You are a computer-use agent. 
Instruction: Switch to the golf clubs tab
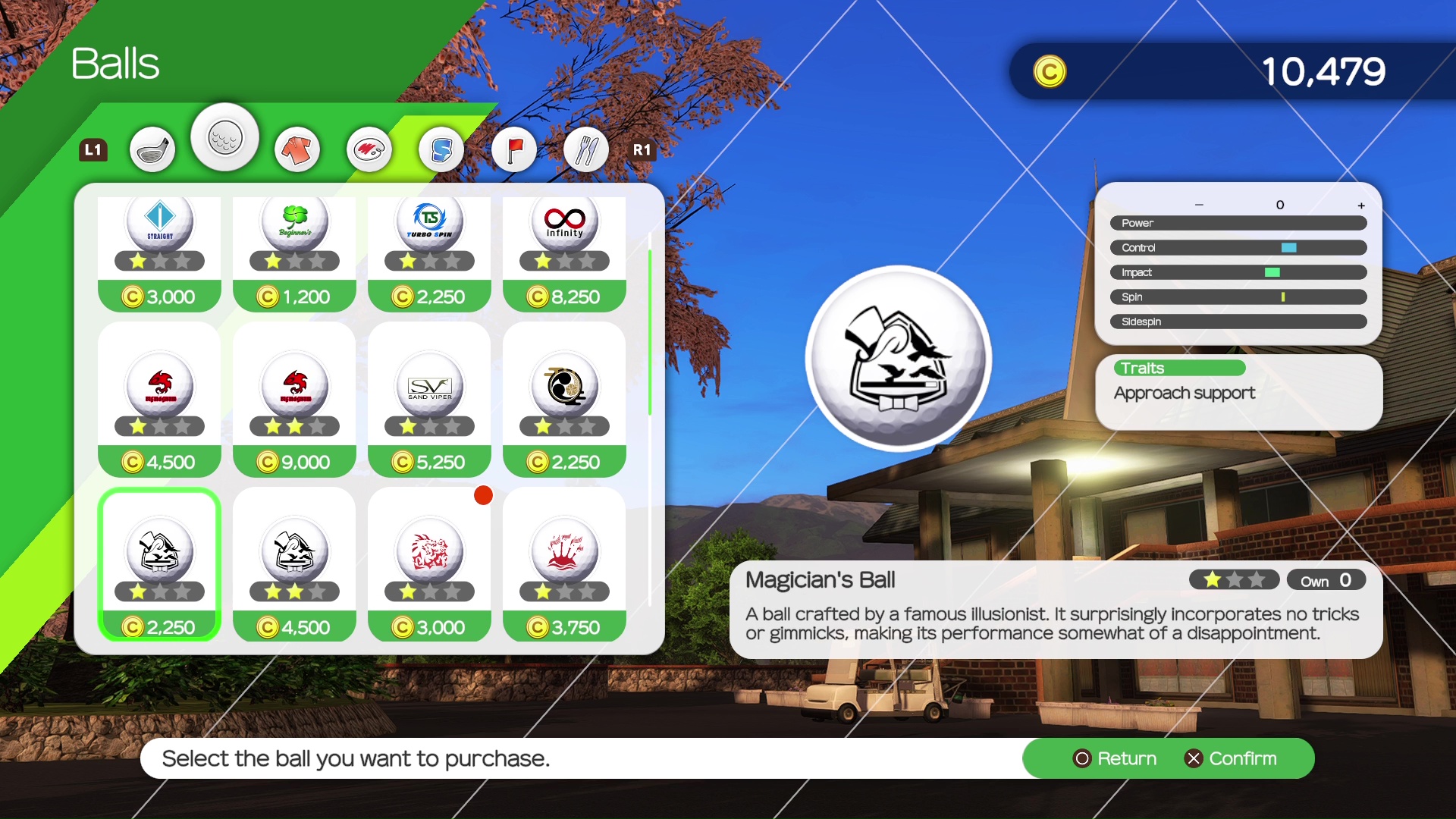[152, 149]
